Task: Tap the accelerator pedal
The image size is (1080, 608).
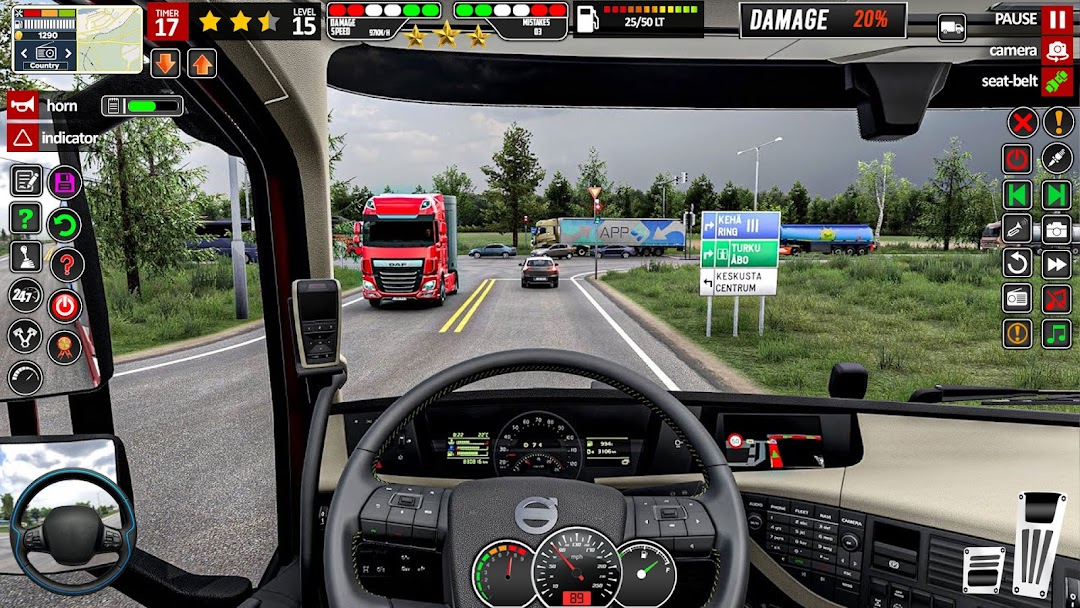Action: pyautogui.click(x=1039, y=545)
